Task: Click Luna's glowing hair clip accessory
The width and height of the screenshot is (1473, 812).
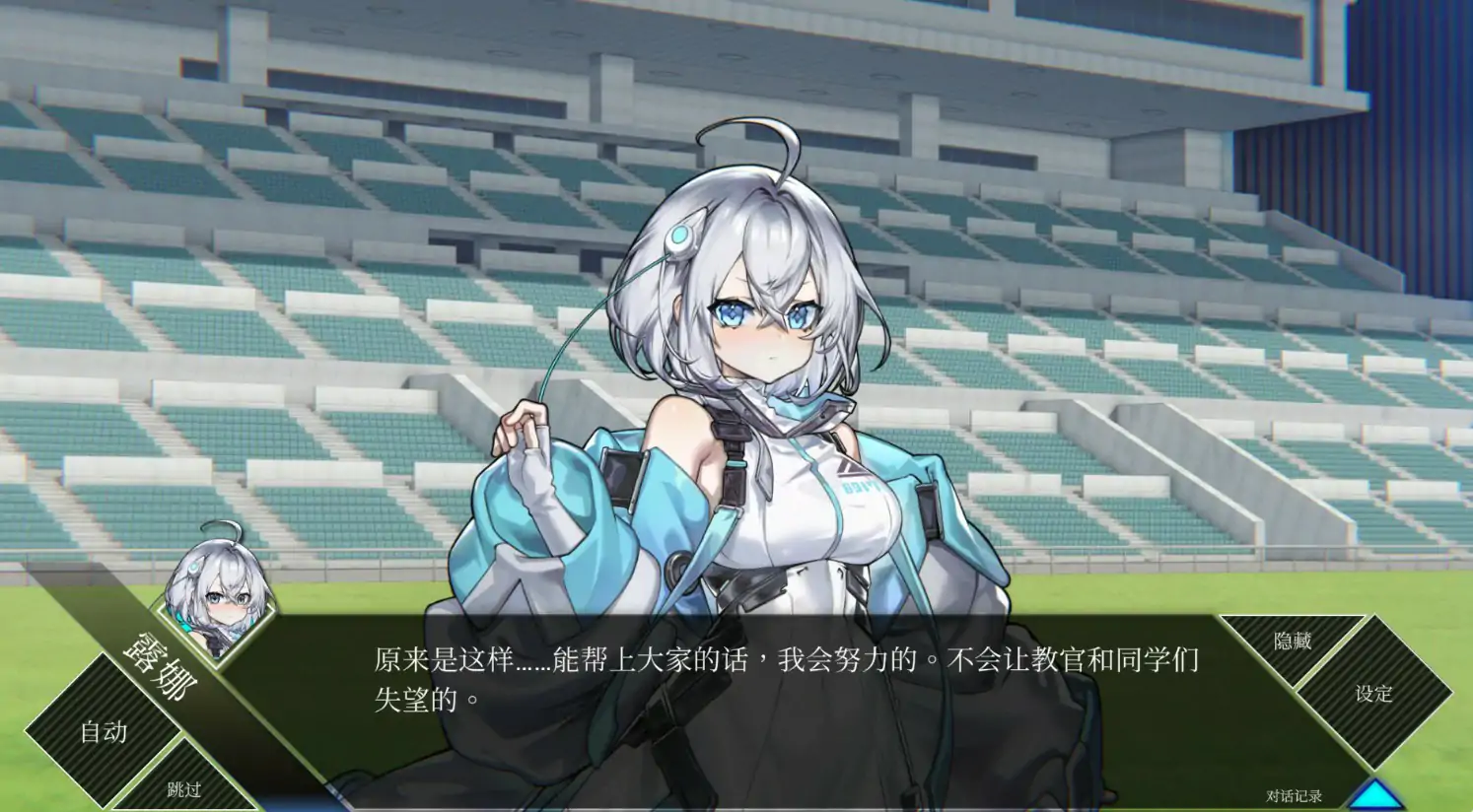Action: pyautogui.click(x=678, y=234)
